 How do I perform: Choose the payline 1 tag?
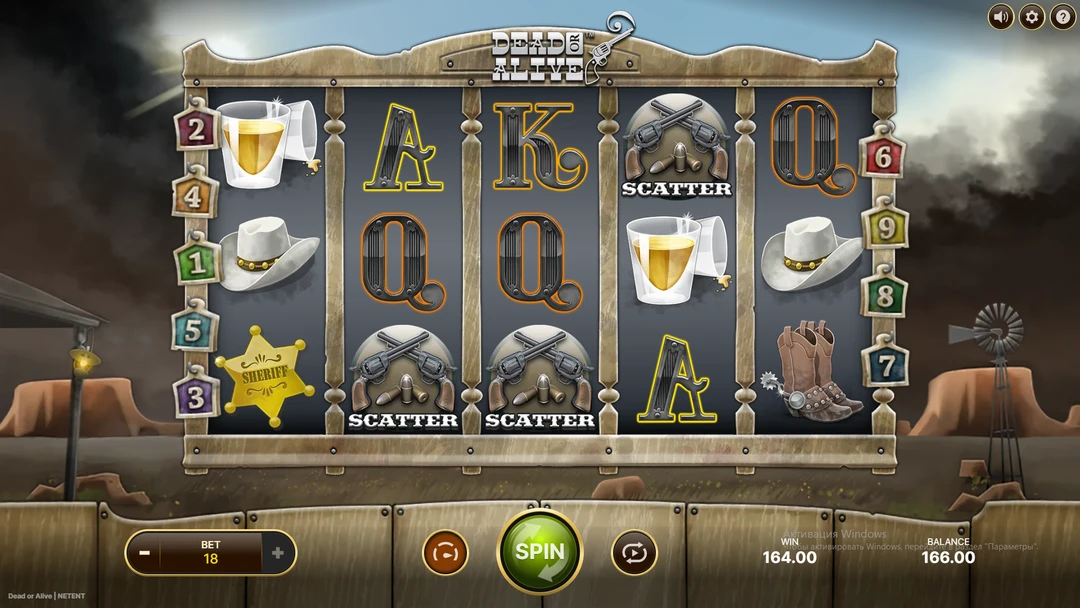pos(197,263)
